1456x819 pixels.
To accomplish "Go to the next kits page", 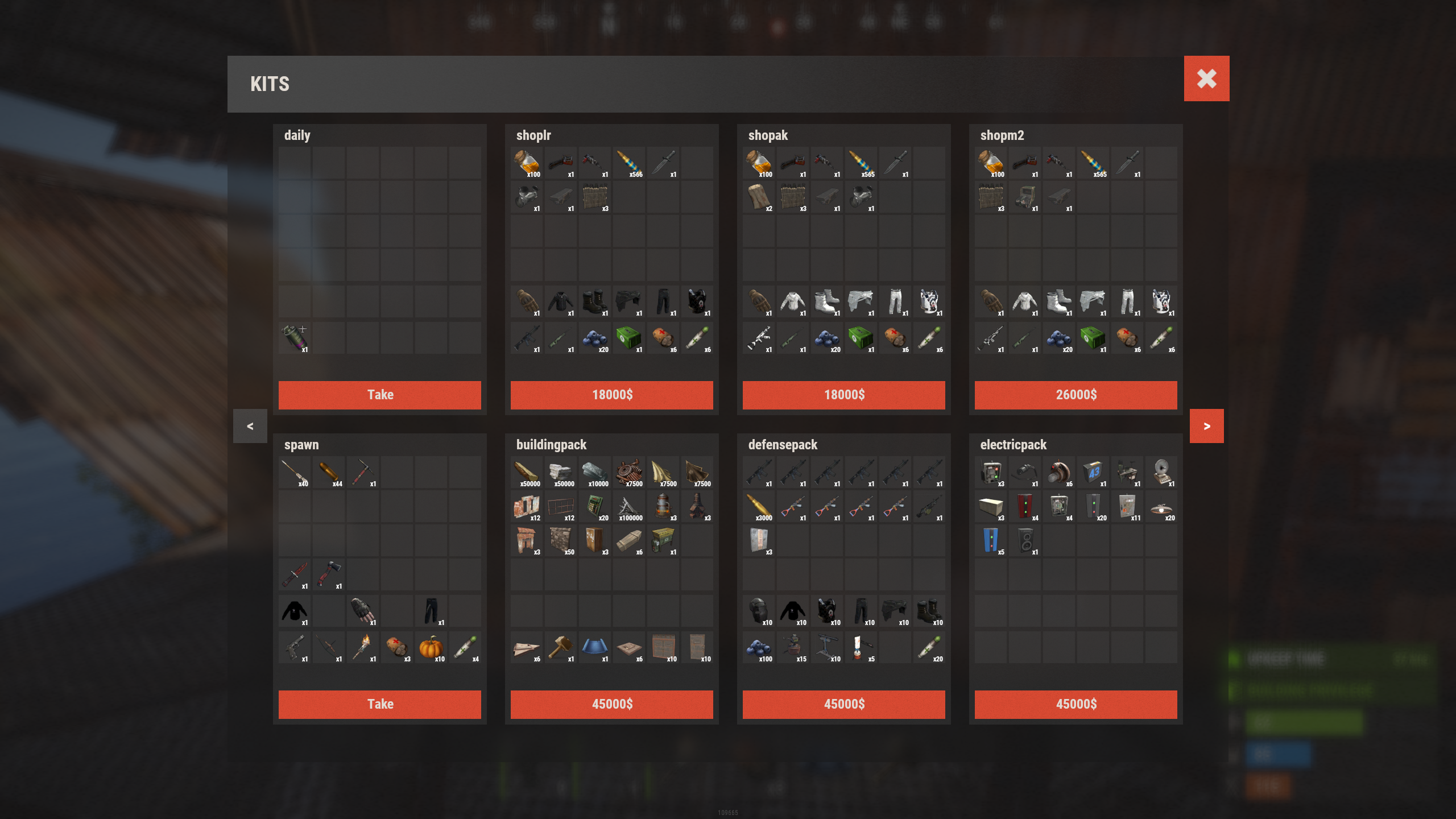I will pyautogui.click(x=1206, y=426).
